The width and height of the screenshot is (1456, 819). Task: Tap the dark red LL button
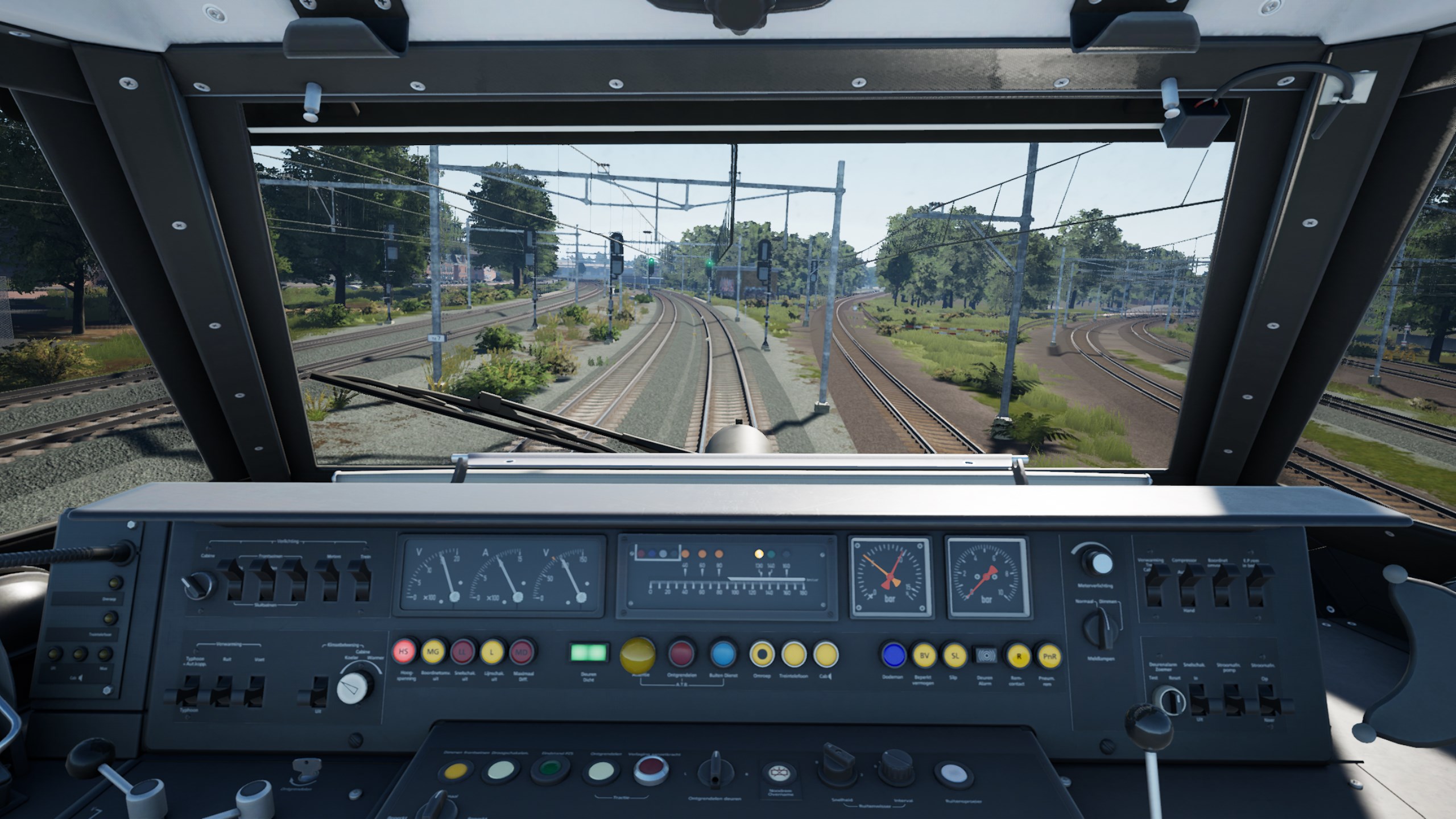463,652
